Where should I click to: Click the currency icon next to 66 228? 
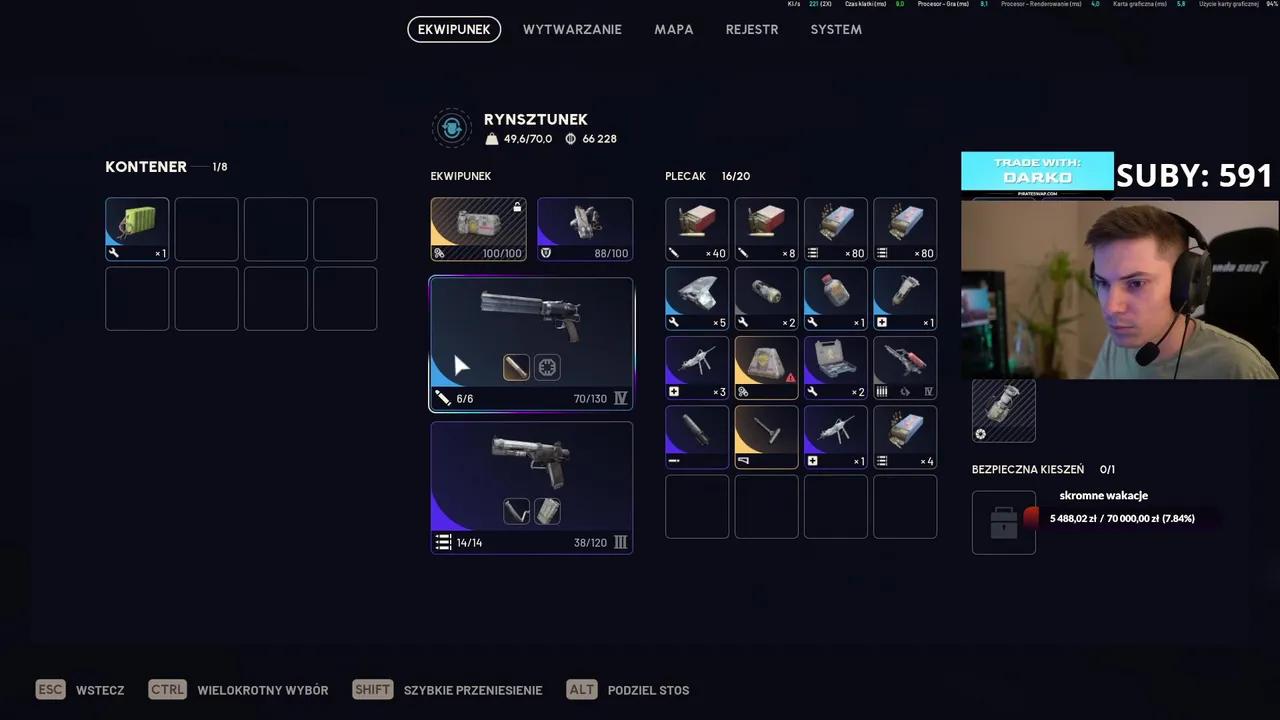tap(570, 139)
